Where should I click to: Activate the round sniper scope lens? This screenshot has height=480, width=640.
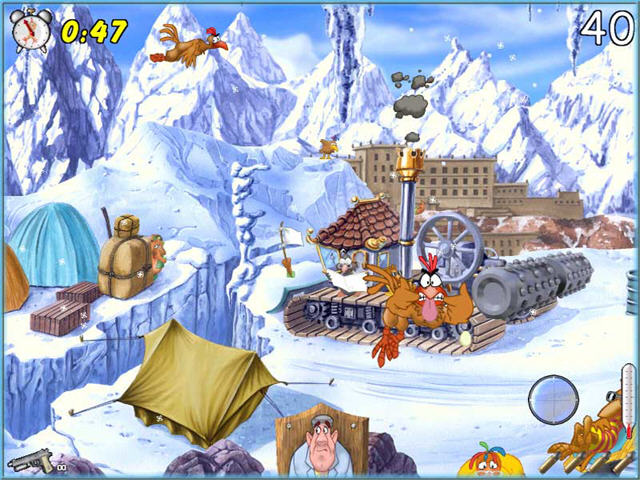pyautogui.click(x=552, y=399)
